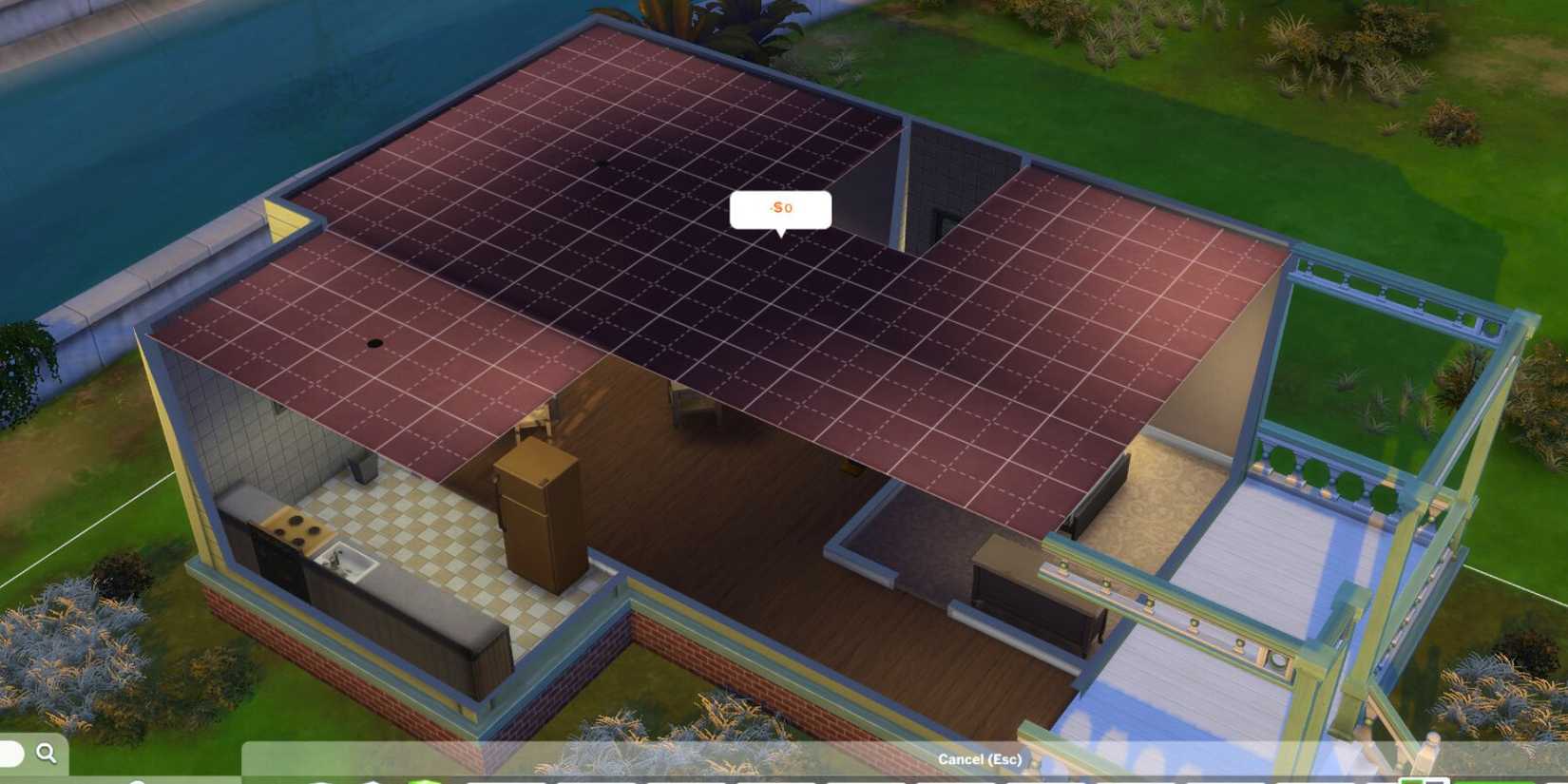Click the -§0 price tooltip bubble
1568x784 pixels.
pyautogui.click(x=780, y=209)
